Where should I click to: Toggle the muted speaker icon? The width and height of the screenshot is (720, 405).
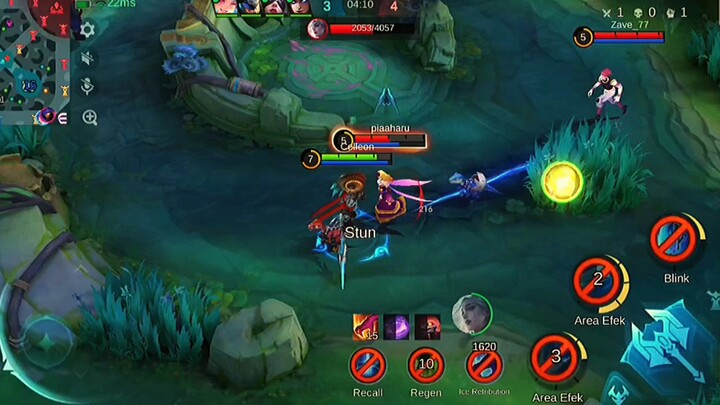pyautogui.click(x=88, y=59)
